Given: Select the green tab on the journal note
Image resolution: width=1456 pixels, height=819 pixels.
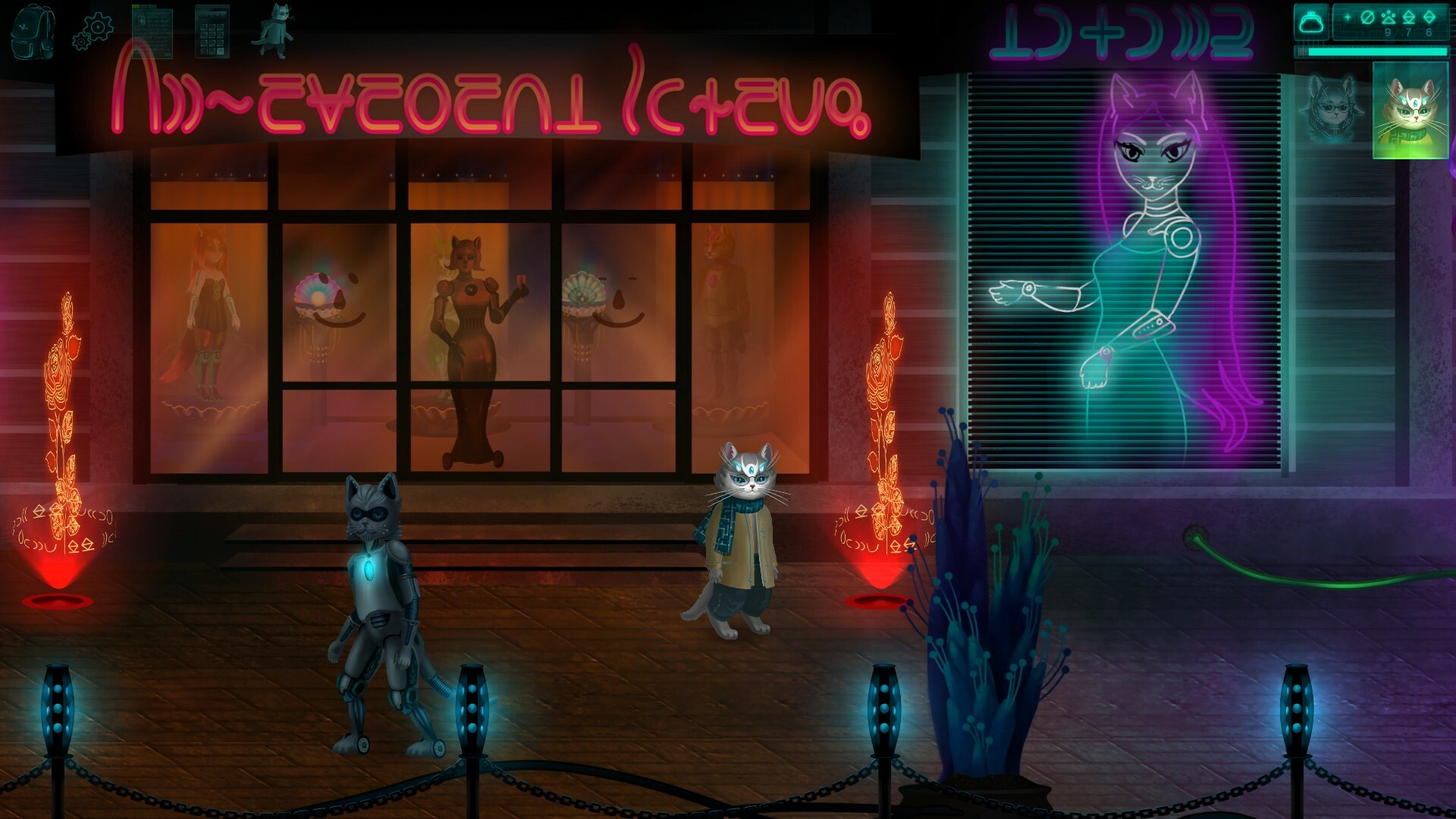Looking at the screenshot, I should [x=135, y=6].
